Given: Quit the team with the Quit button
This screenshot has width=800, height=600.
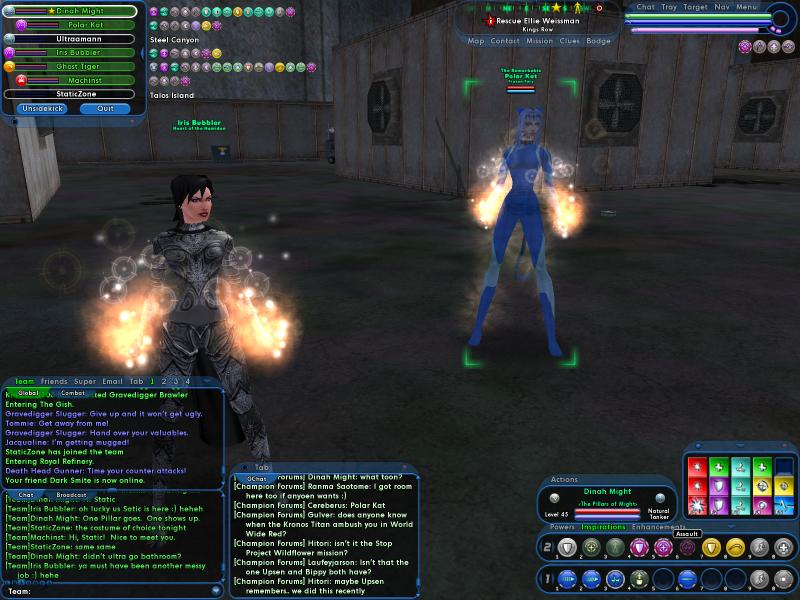Looking at the screenshot, I should [105, 108].
